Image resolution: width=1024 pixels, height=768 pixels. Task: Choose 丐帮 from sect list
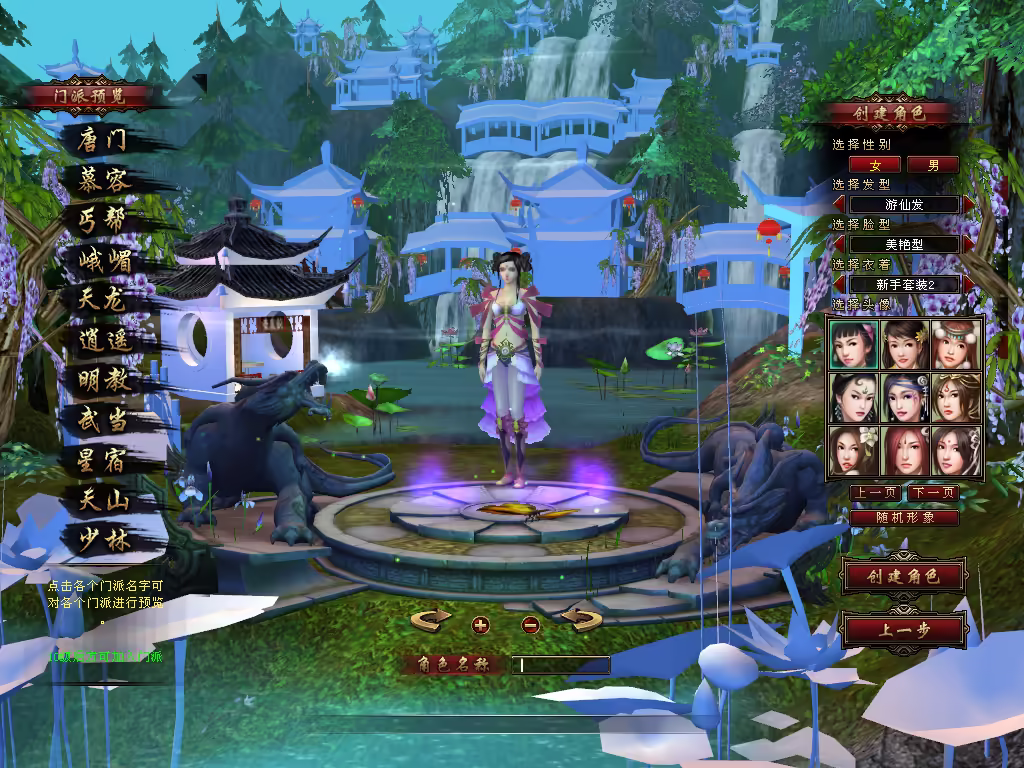tap(103, 220)
